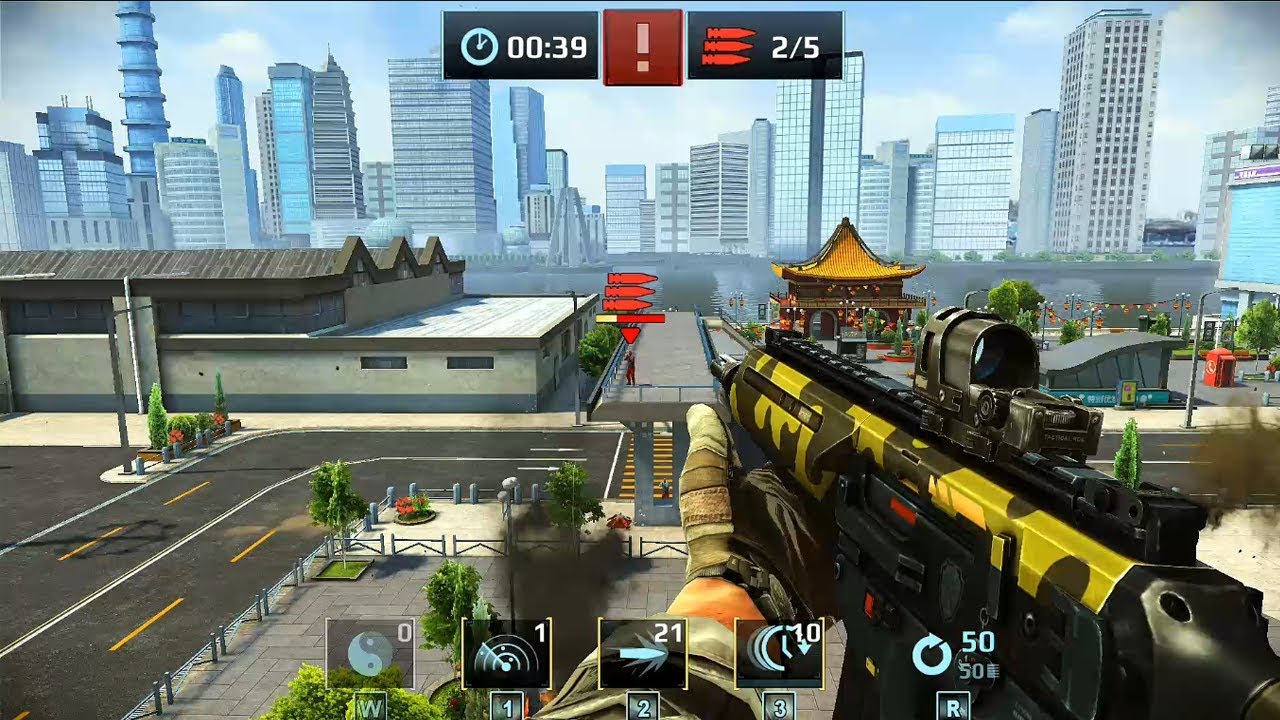Image resolution: width=1280 pixels, height=720 pixels.
Task: Trigger the slow-time clock ability
Action: pos(778,653)
